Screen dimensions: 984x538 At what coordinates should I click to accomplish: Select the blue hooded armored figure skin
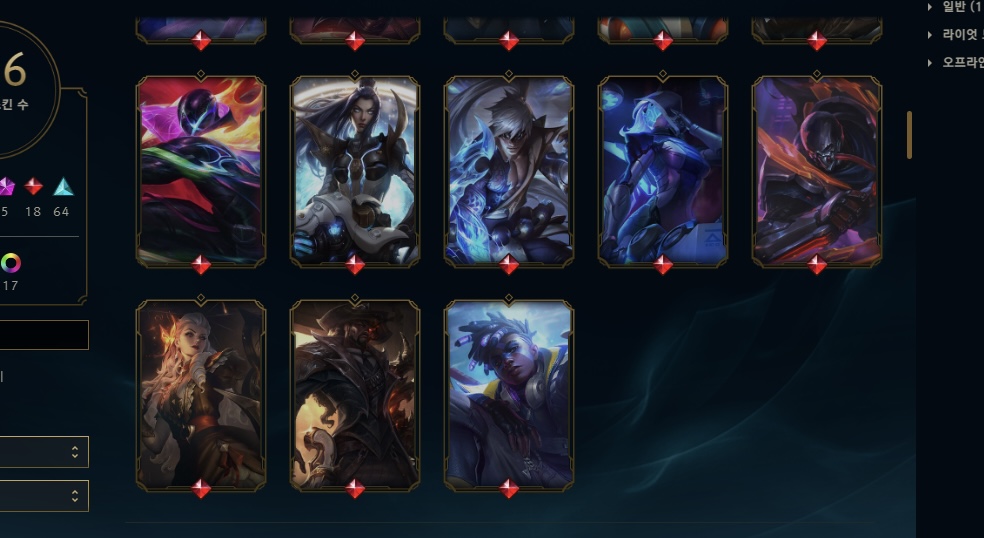coord(663,170)
